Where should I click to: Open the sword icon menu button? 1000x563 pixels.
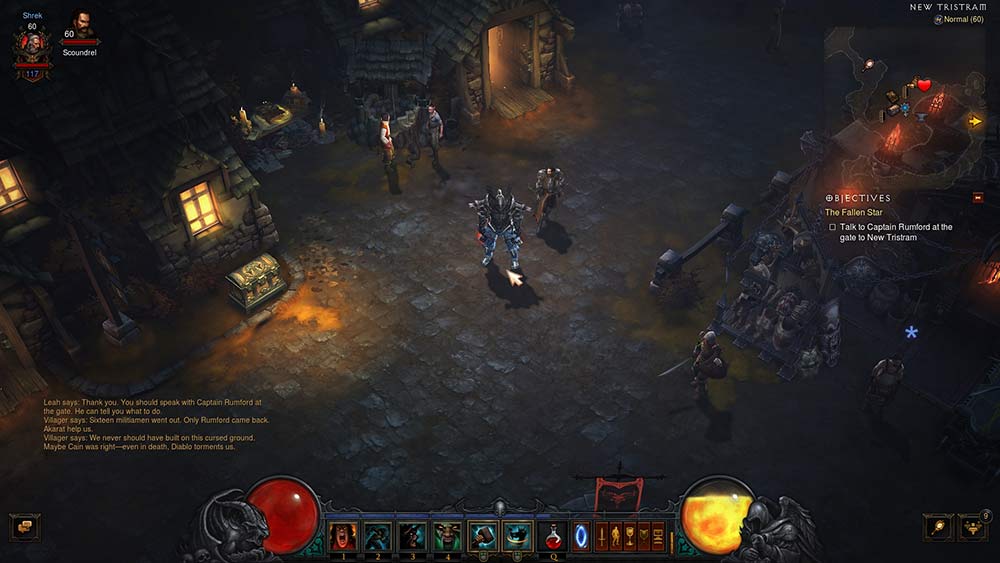coord(602,536)
